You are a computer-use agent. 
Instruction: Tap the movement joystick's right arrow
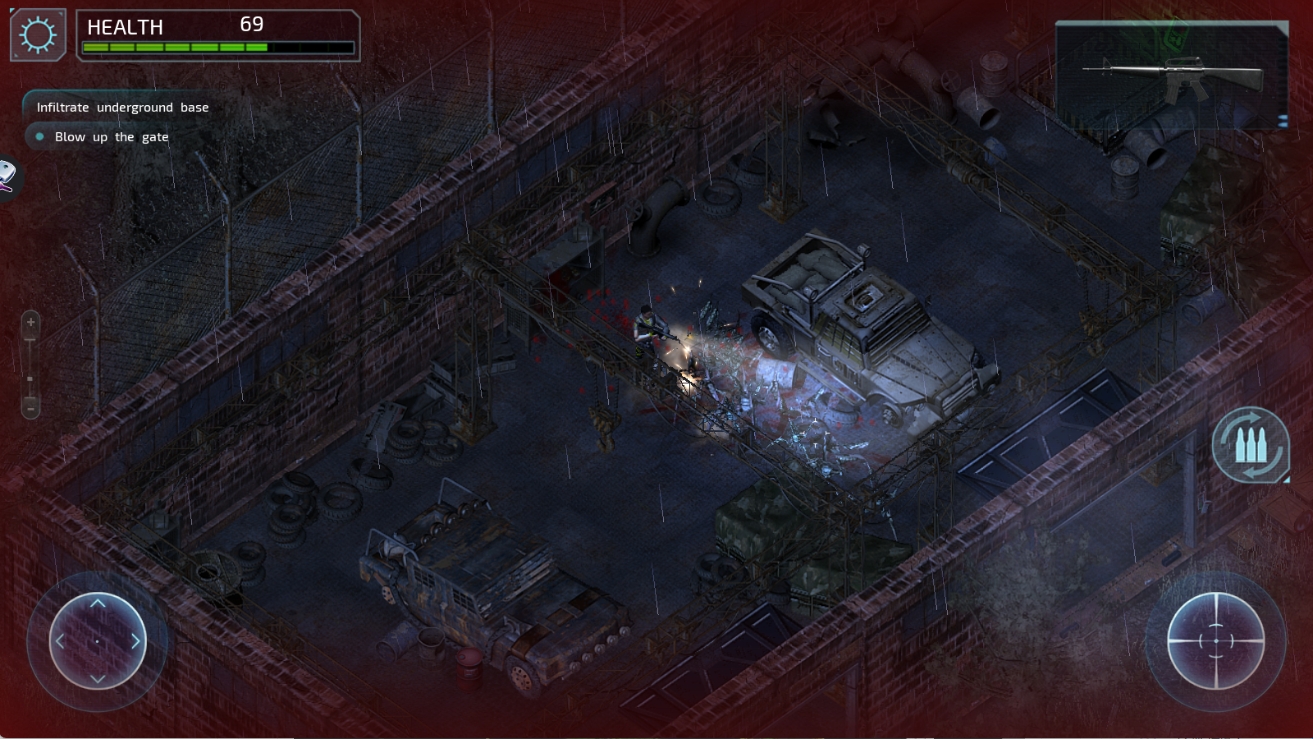(x=136, y=641)
